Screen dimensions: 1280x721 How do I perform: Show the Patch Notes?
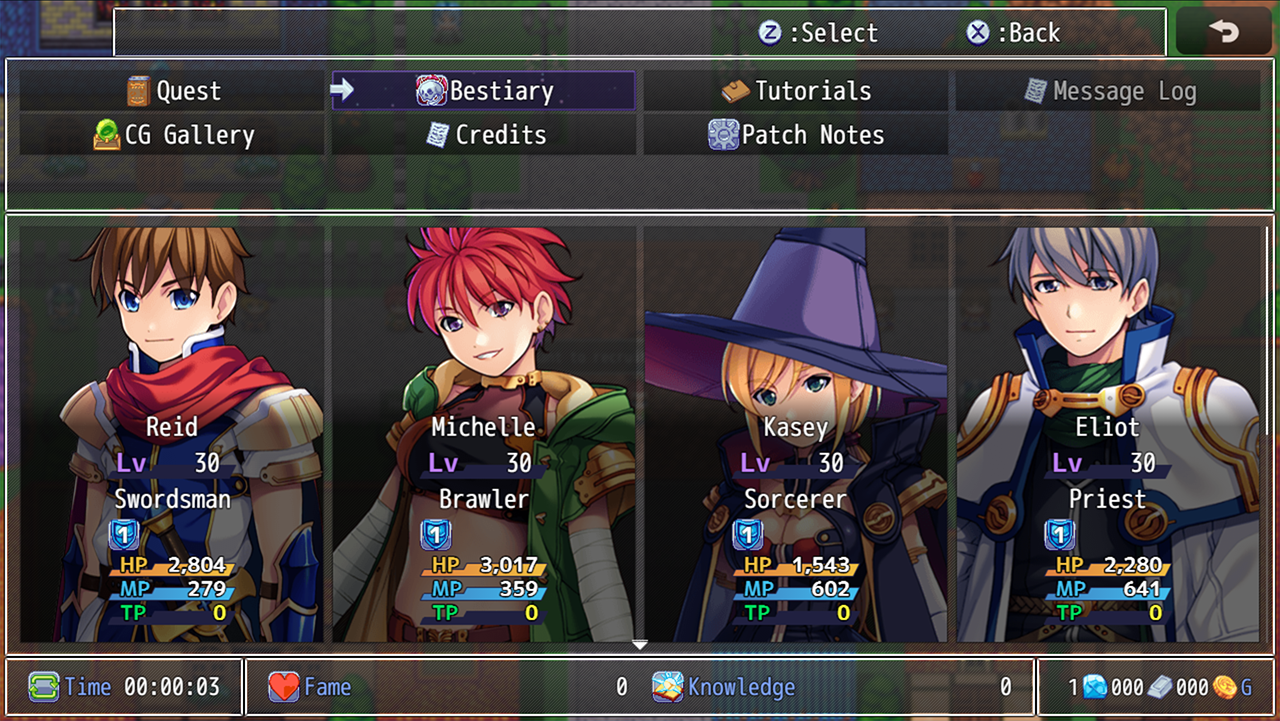pyautogui.click(x=796, y=135)
